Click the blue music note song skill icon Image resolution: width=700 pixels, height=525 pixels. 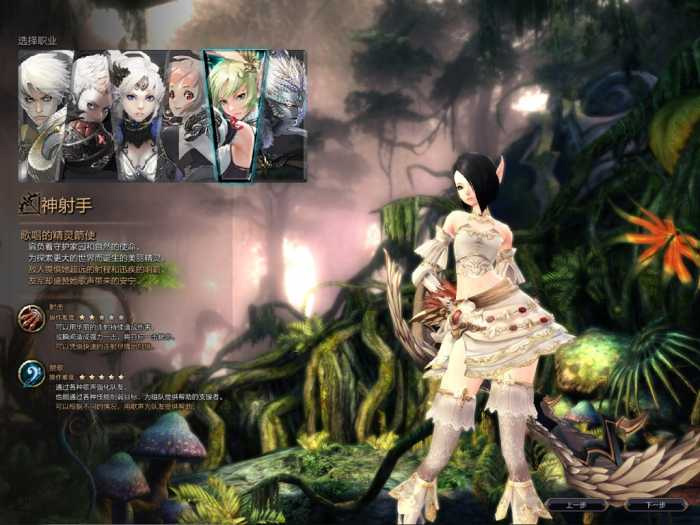click(x=31, y=374)
